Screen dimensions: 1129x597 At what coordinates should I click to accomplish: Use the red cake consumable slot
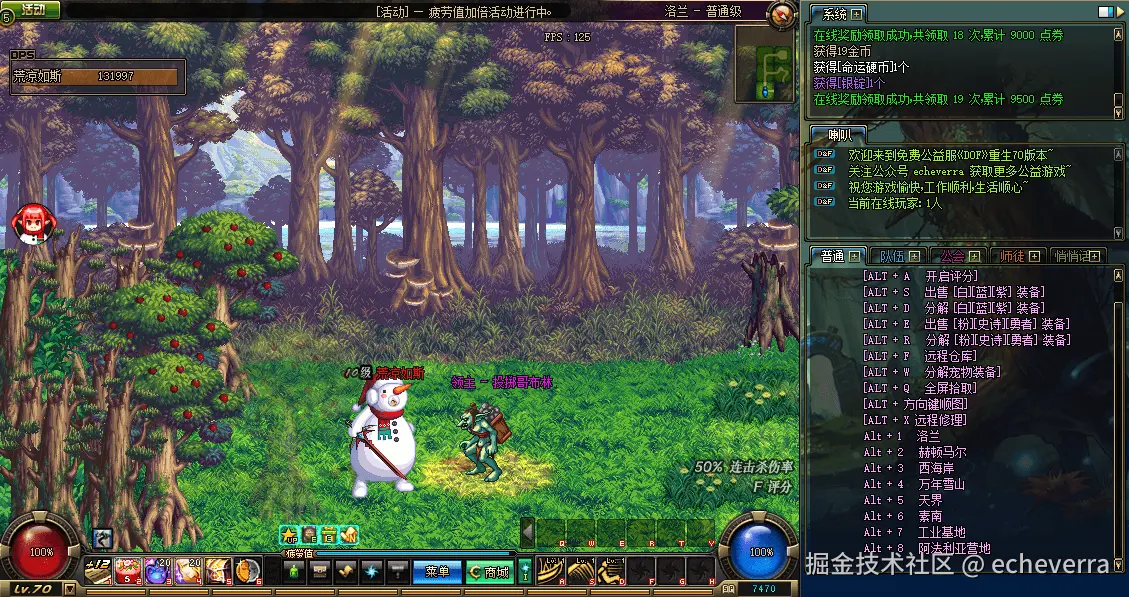tap(128, 571)
